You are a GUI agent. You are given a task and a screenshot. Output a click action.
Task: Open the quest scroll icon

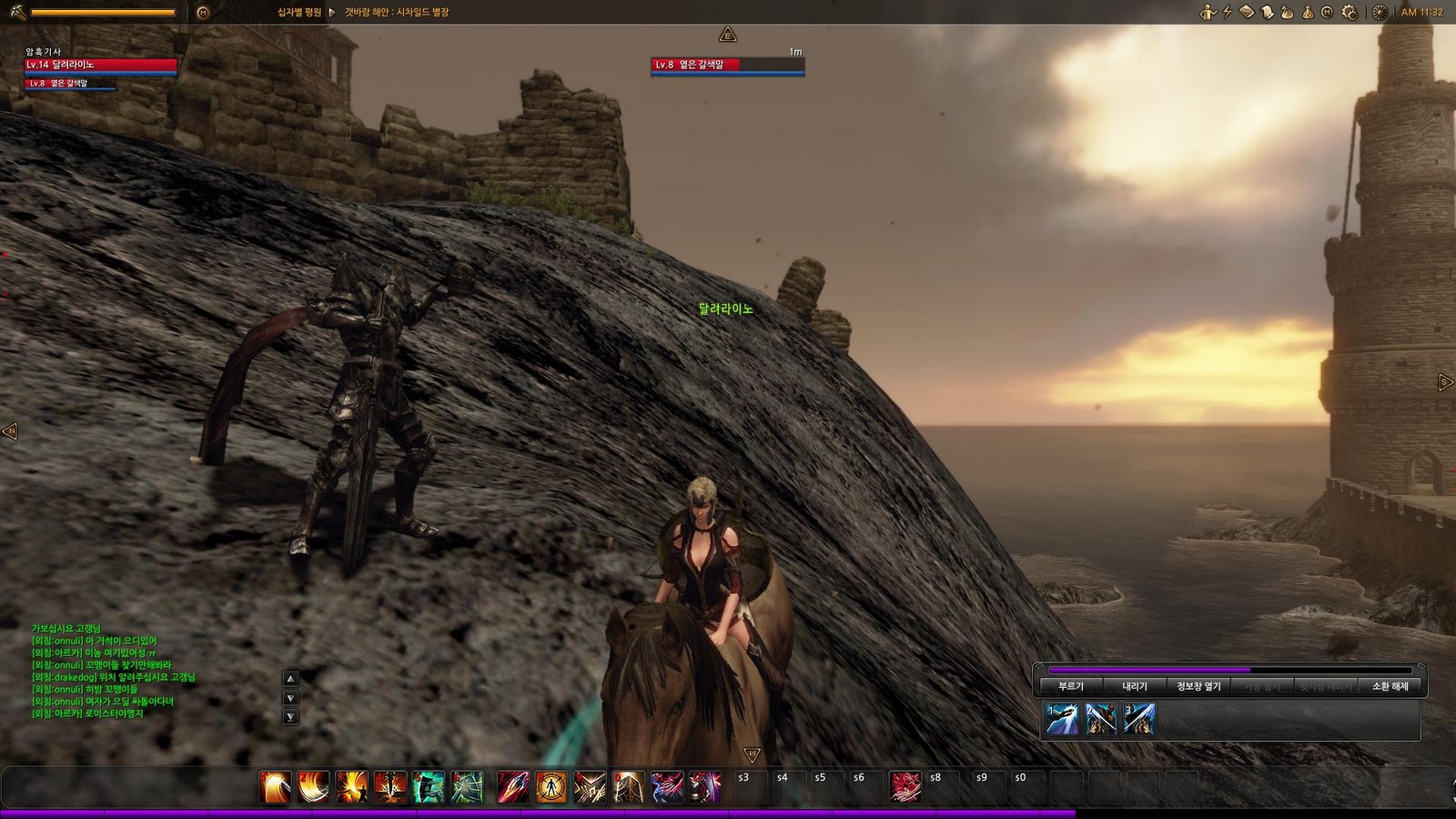tap(1267, 13)
